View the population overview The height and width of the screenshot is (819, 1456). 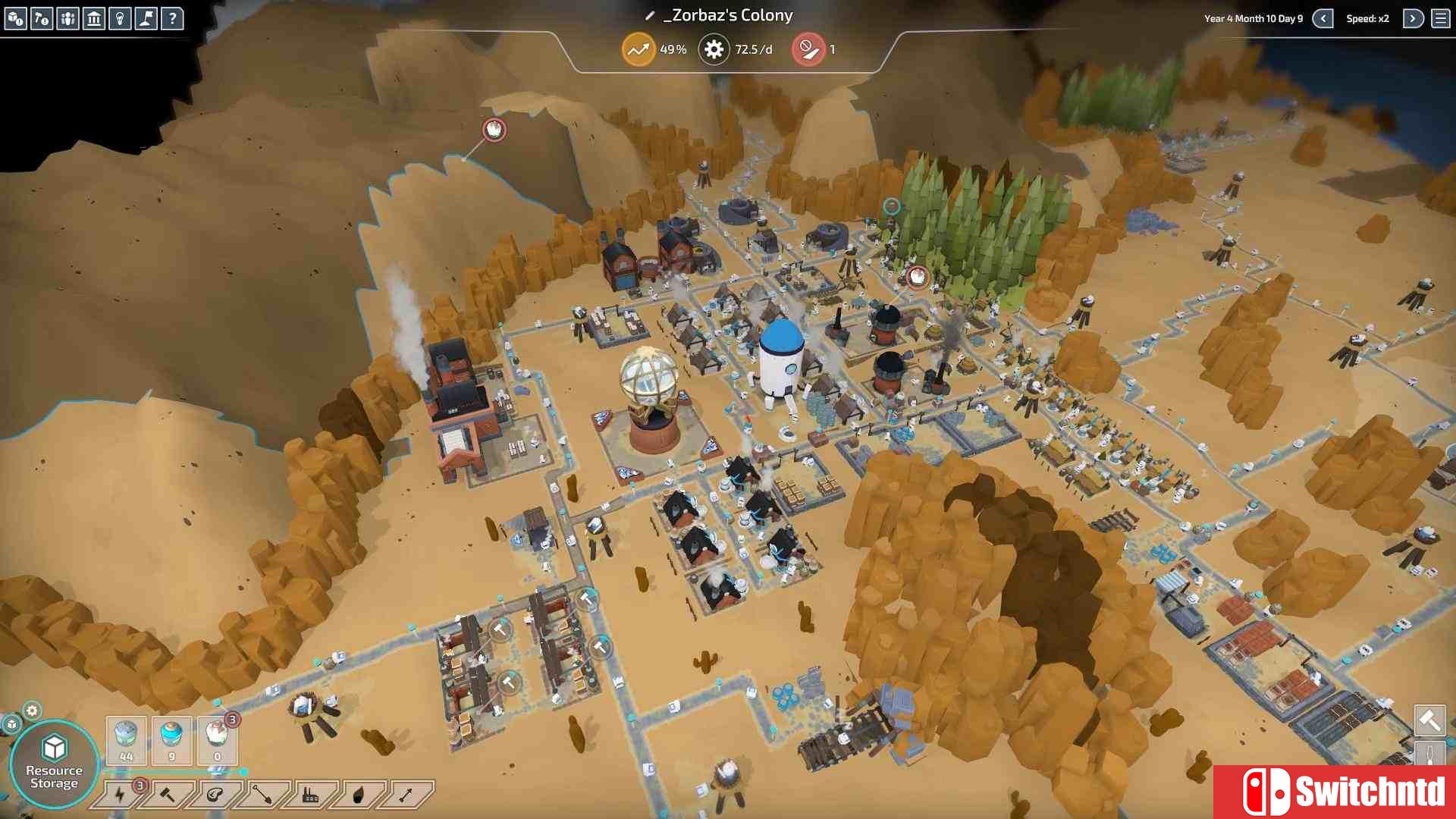(x=68, y=19)
